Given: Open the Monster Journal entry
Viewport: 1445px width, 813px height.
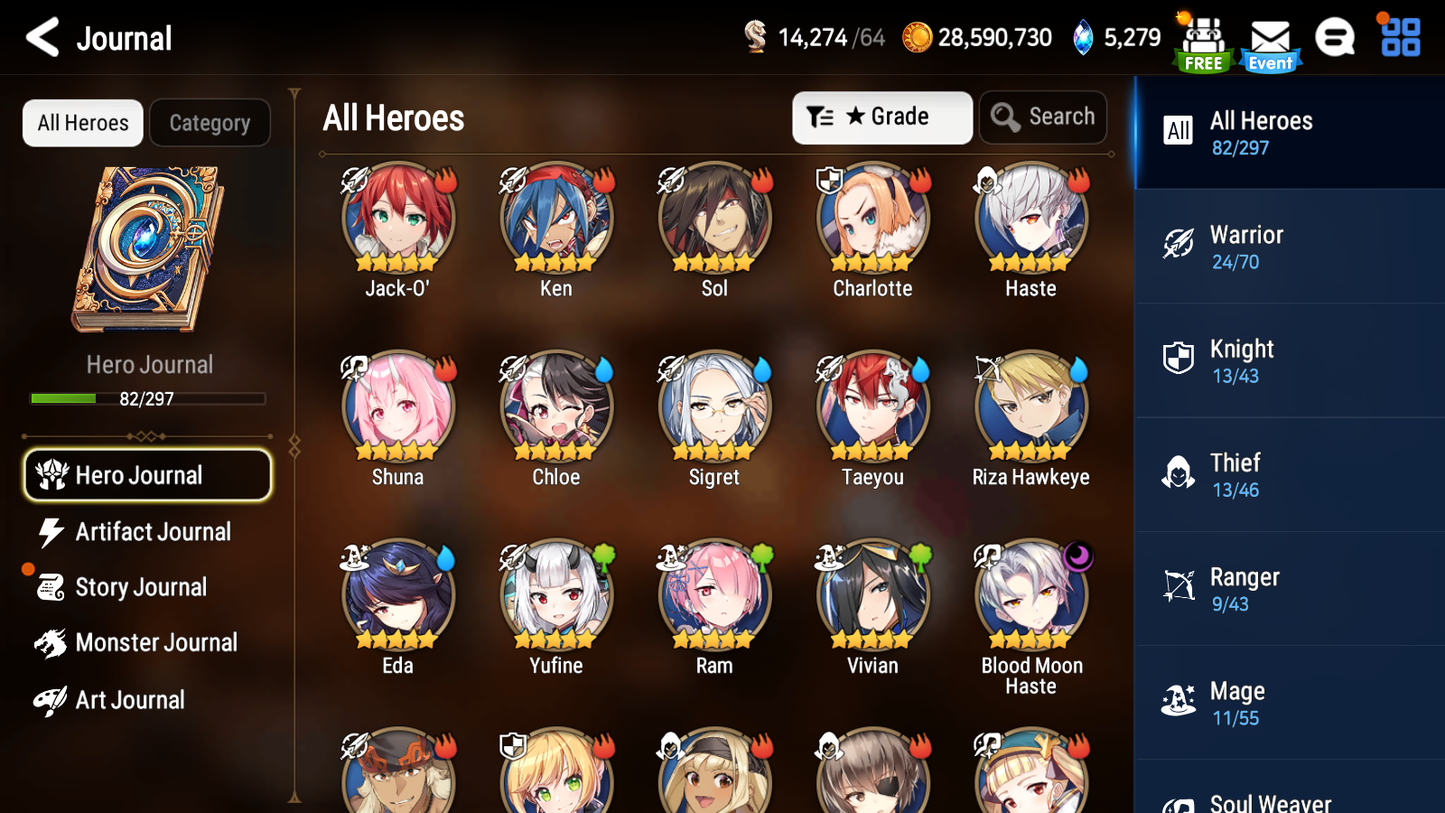Looking at the screenshot, I should [157, 643].
